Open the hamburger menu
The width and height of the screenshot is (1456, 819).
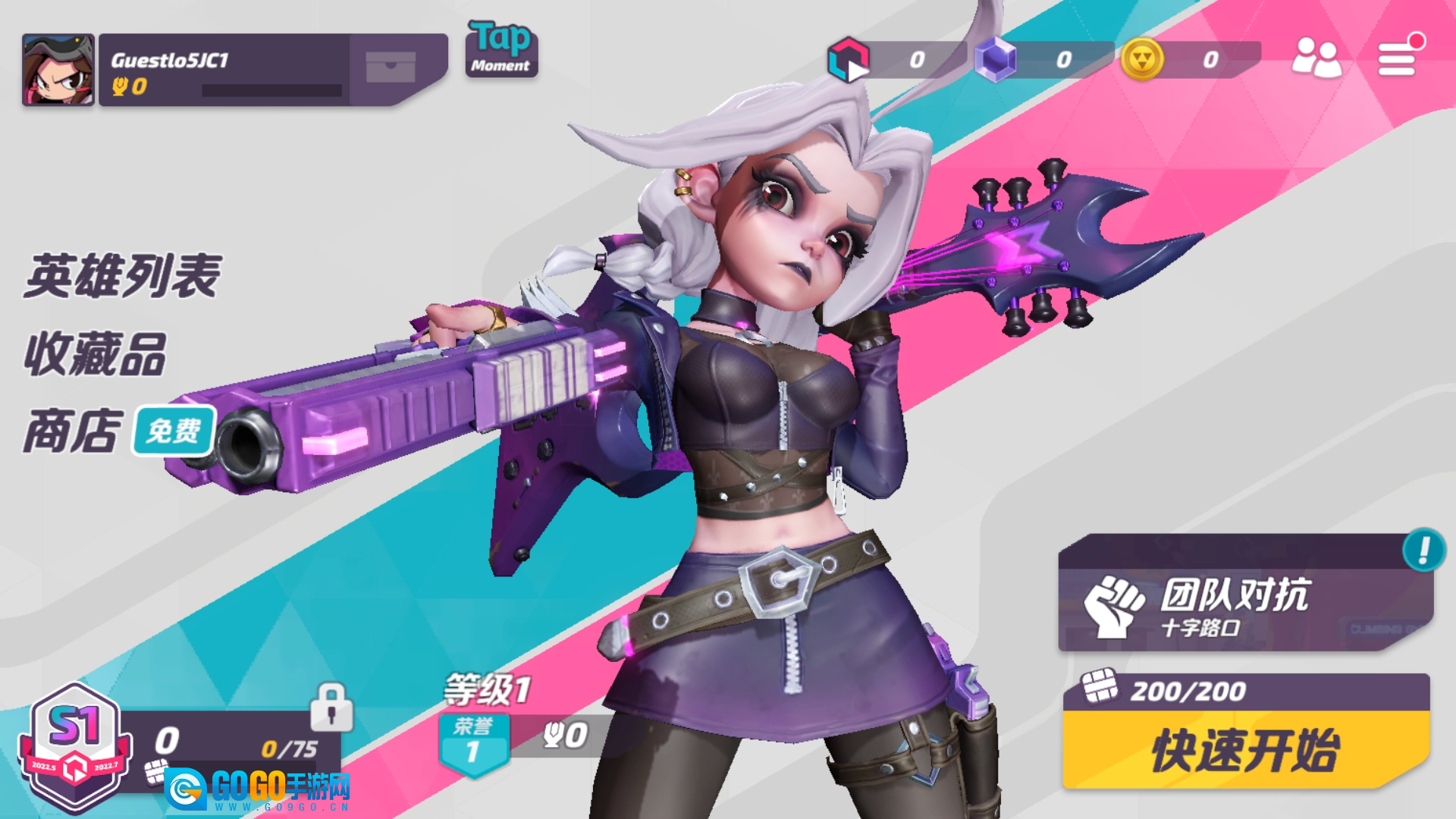1397,58
